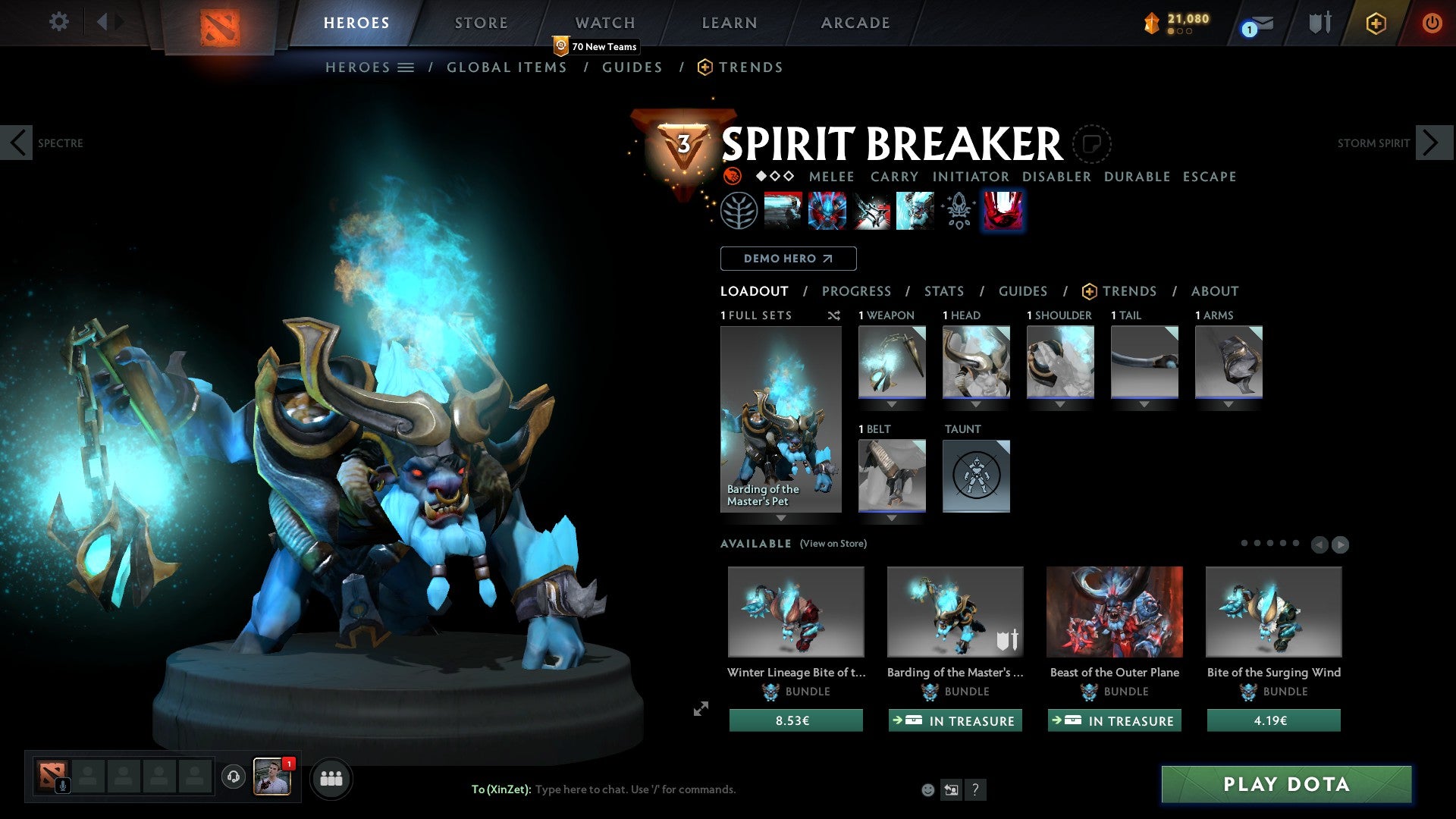Click the View on Store link
1456x819 pixels.
coord(834,544)
